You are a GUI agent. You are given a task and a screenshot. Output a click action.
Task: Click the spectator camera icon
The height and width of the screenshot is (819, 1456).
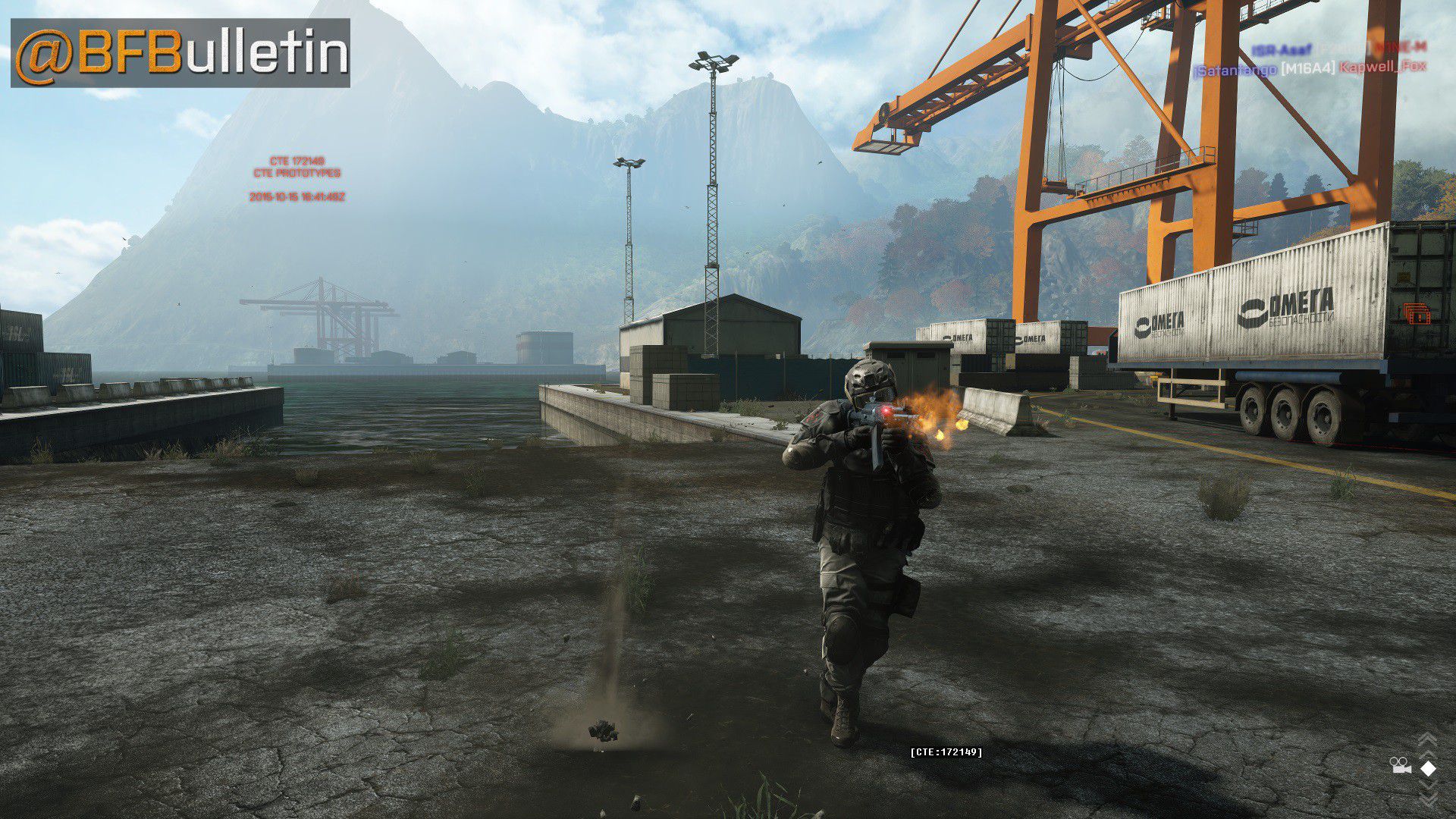1400,767
